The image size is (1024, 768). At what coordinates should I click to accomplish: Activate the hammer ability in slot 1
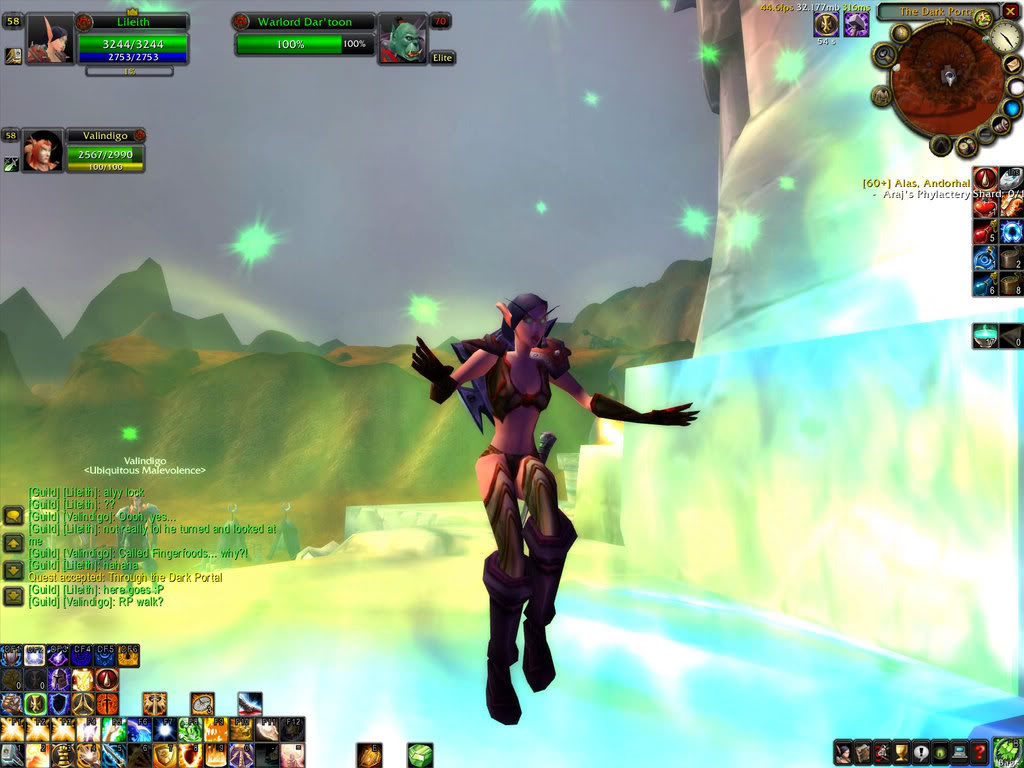click(12, 755)
